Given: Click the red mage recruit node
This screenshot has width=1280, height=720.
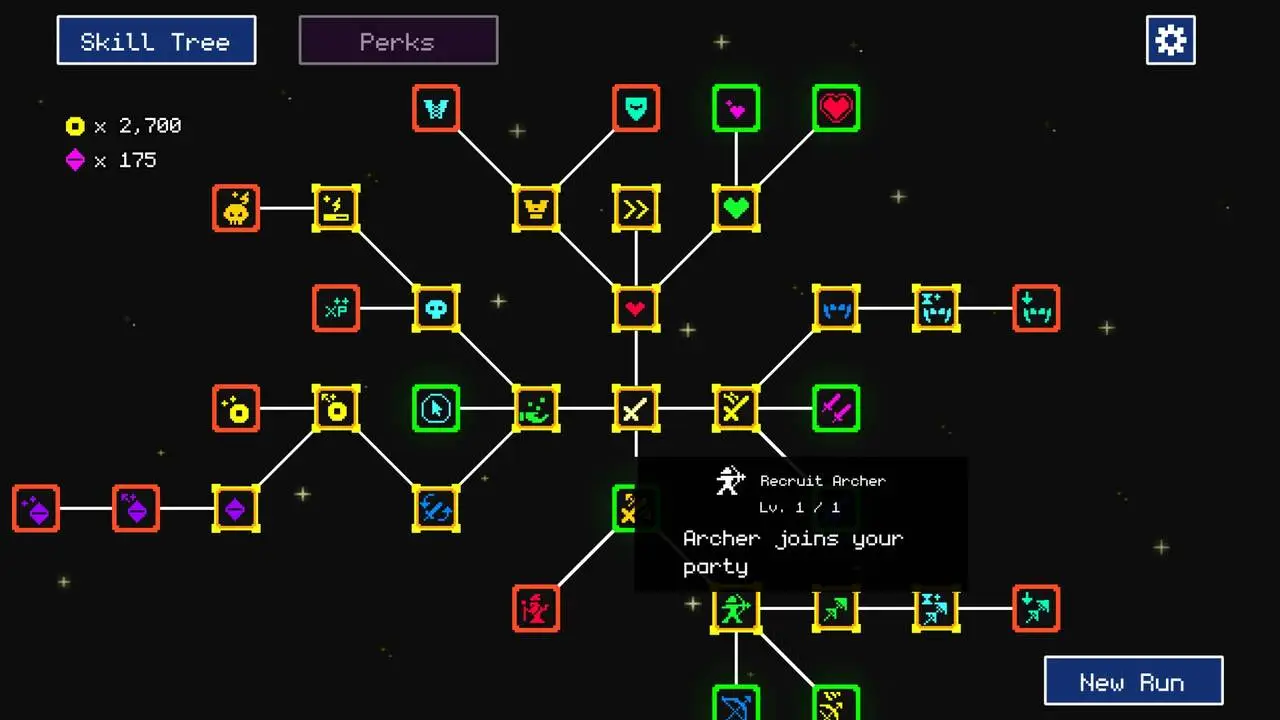Looking at the screenshot, I should tap(536, 610).
